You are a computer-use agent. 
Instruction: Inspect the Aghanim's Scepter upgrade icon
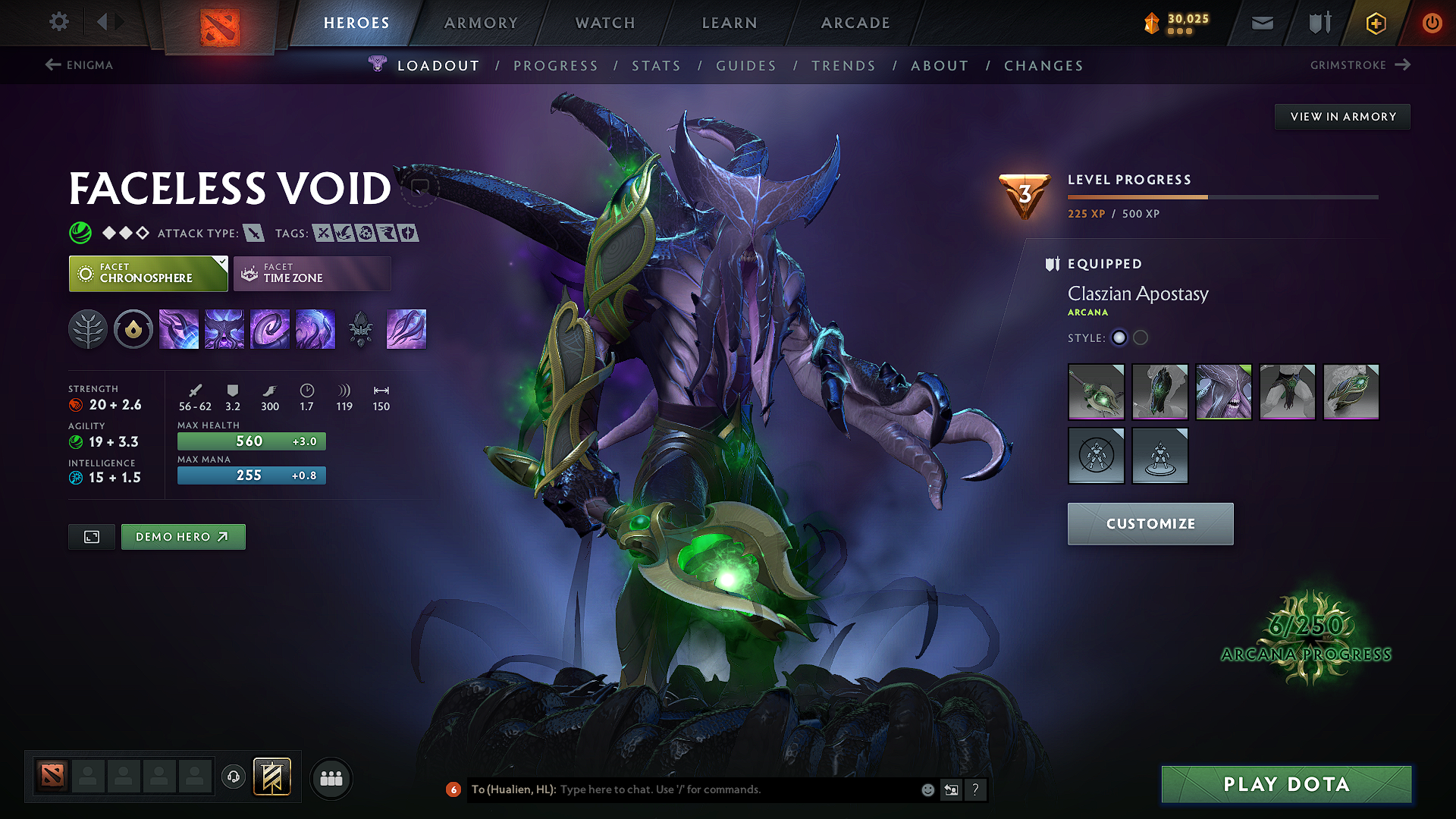point(360,328)
